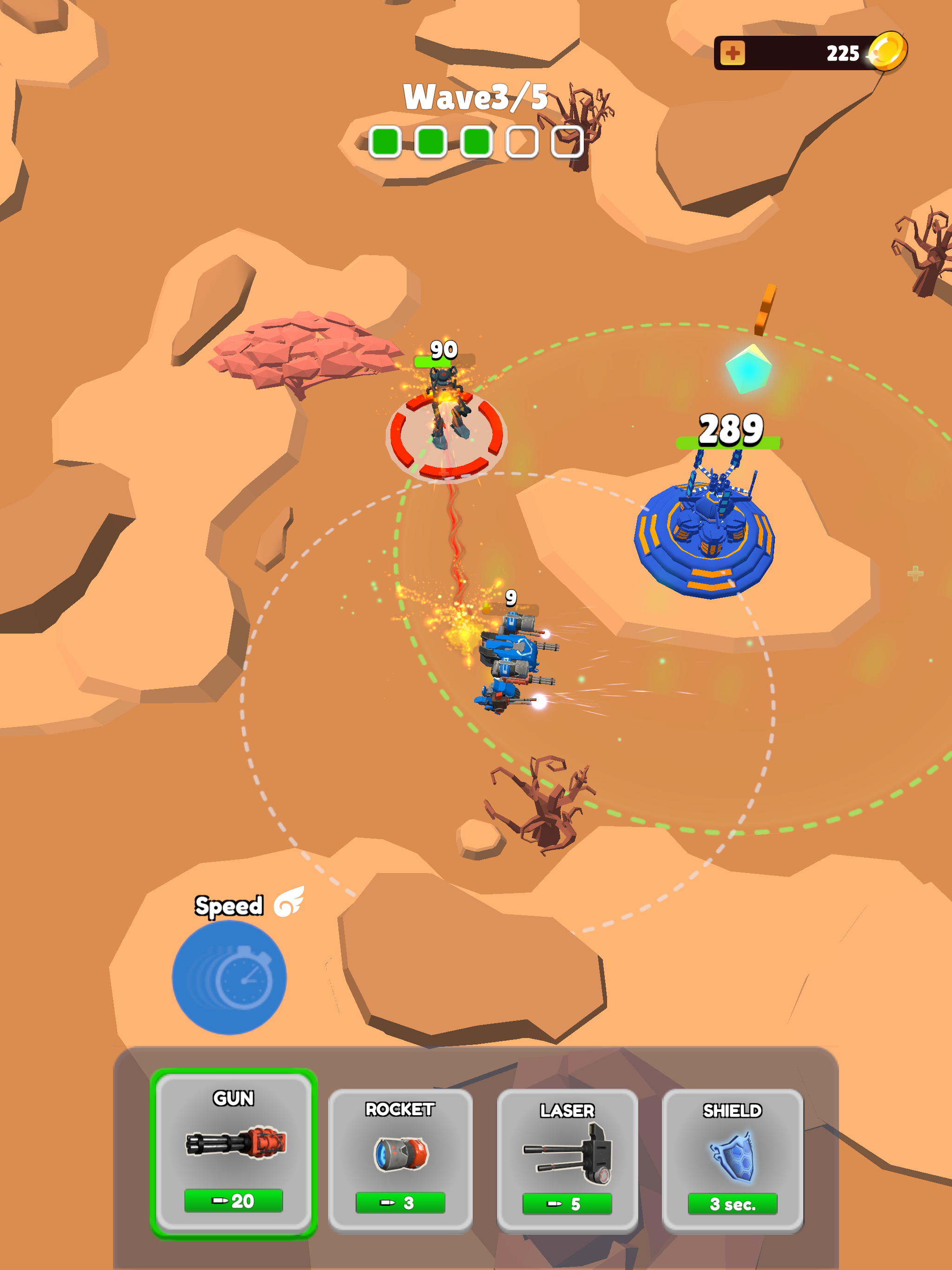Screen dimensions: 952x1270
Task: Toggle the last unfilled wave indicator
Action: click(566, 142)
